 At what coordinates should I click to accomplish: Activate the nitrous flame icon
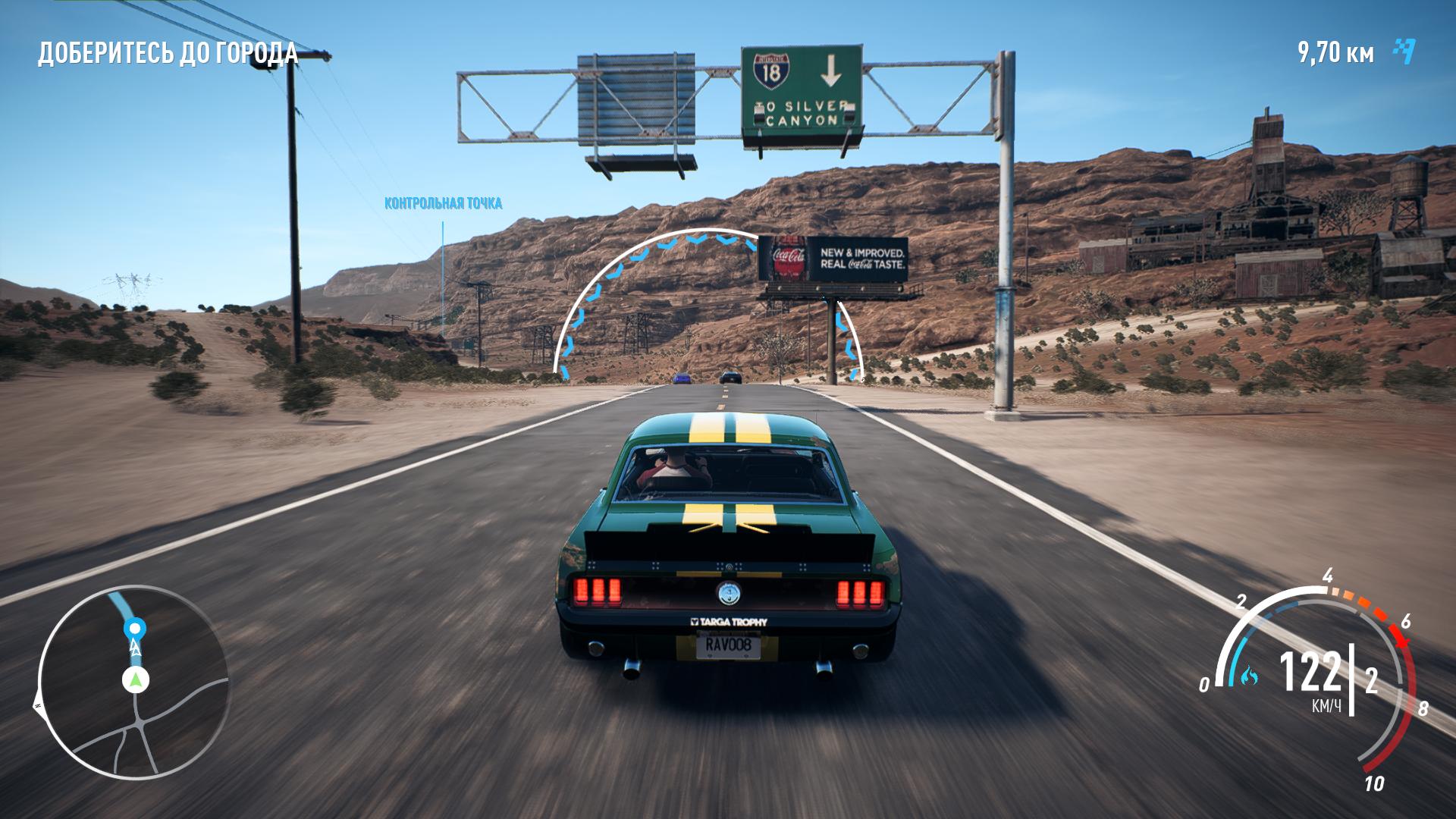click(1248, 676)
